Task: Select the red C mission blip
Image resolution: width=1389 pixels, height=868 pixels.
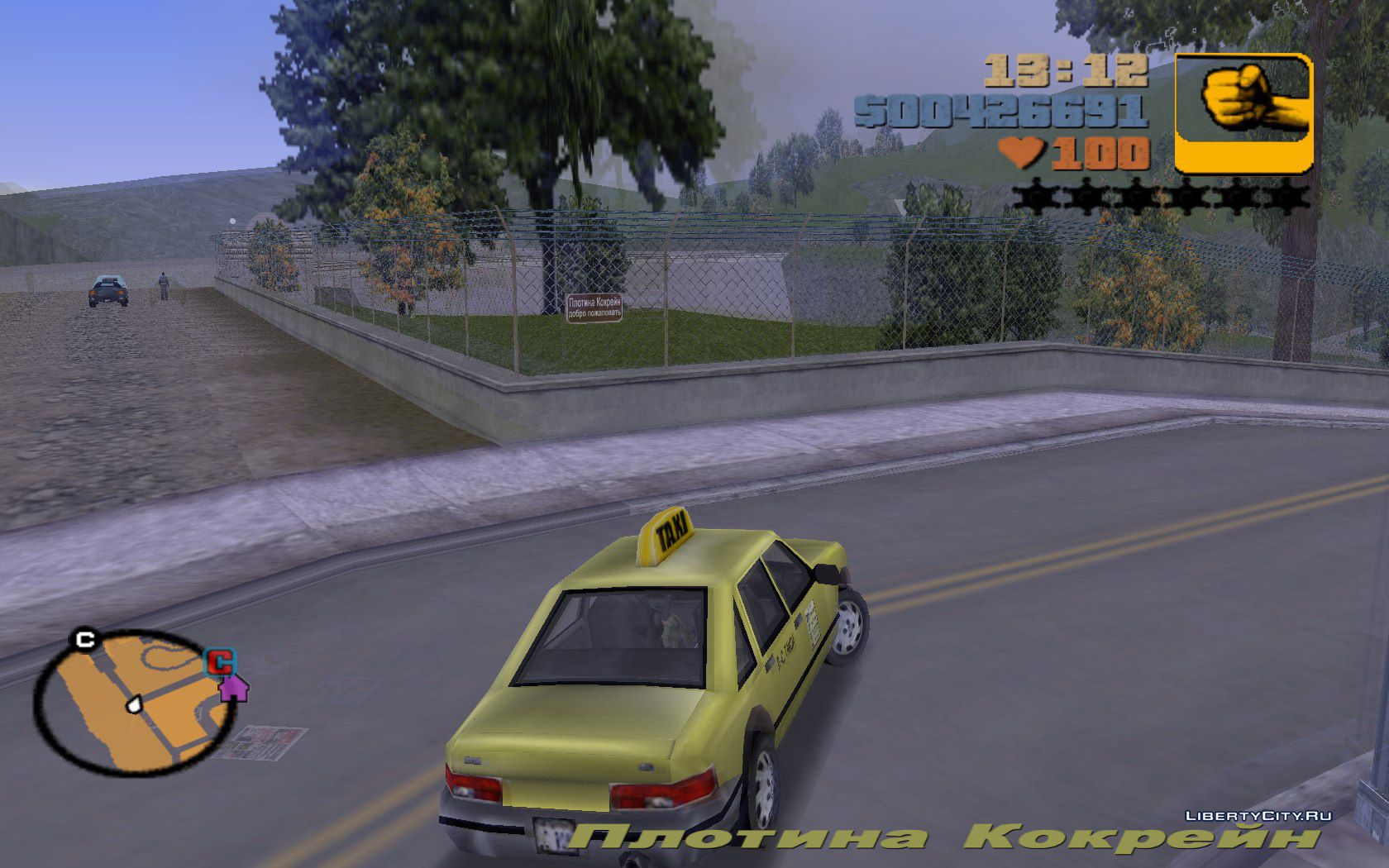Action: (x=220, y=662)
